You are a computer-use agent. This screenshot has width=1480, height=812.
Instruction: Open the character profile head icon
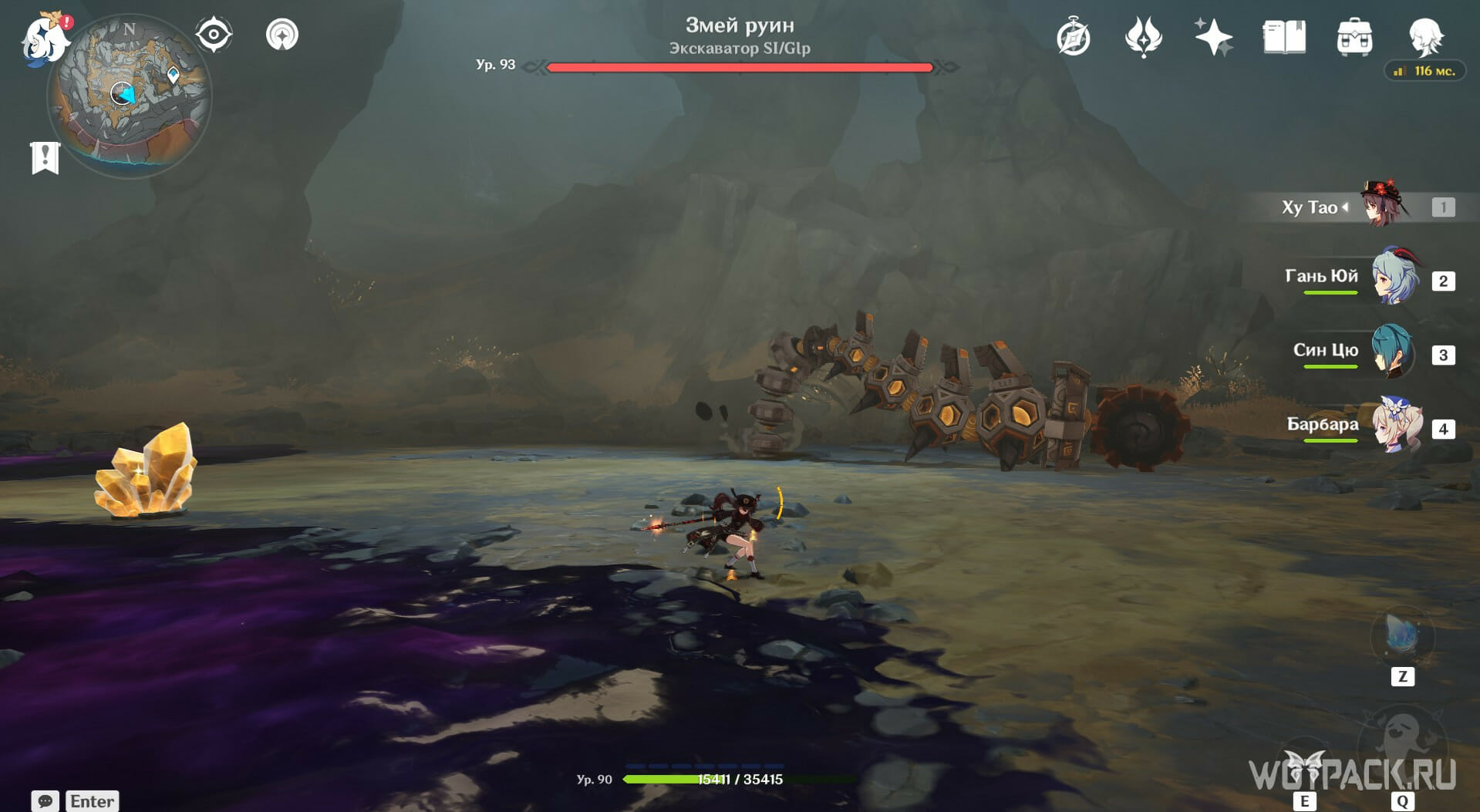pos(1424,36)
